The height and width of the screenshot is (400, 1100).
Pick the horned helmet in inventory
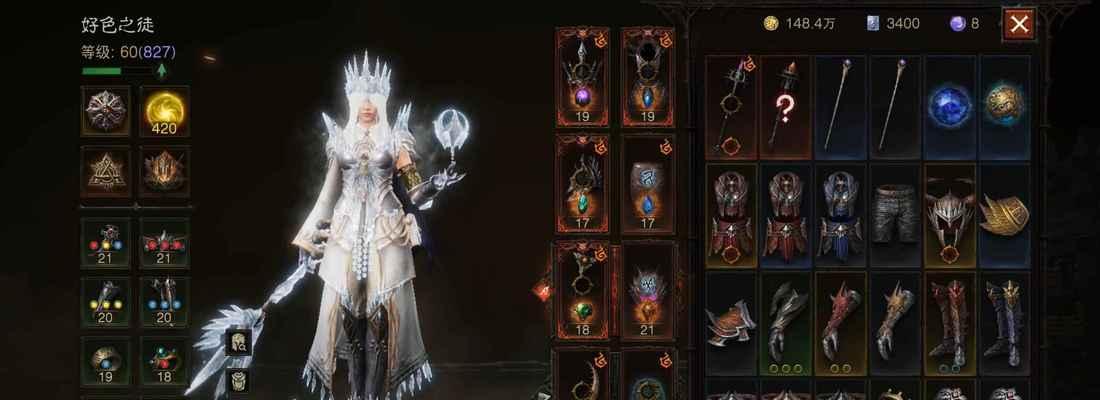[x=949, y=214]
